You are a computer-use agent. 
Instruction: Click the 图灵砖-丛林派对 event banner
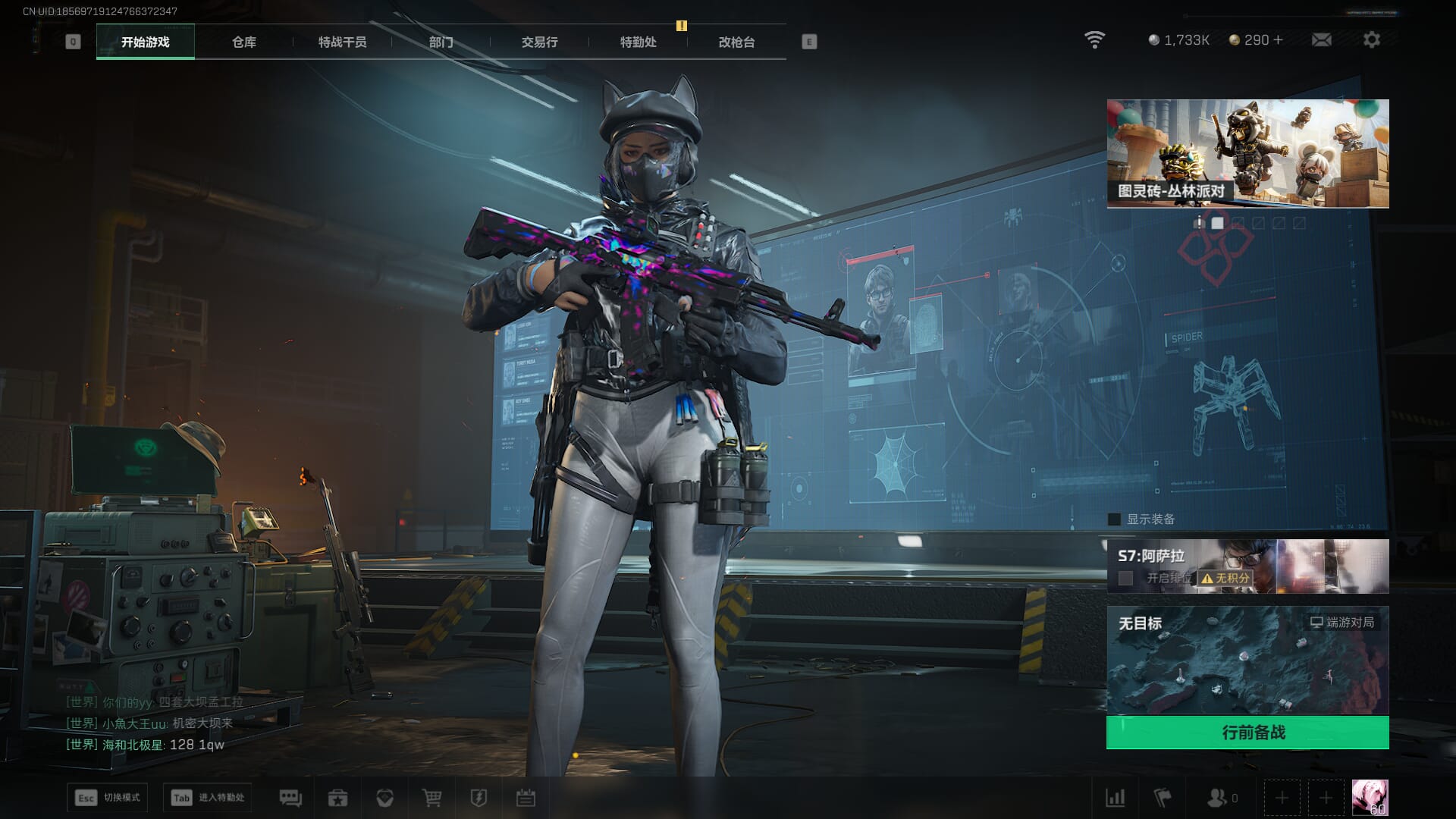1247,153
